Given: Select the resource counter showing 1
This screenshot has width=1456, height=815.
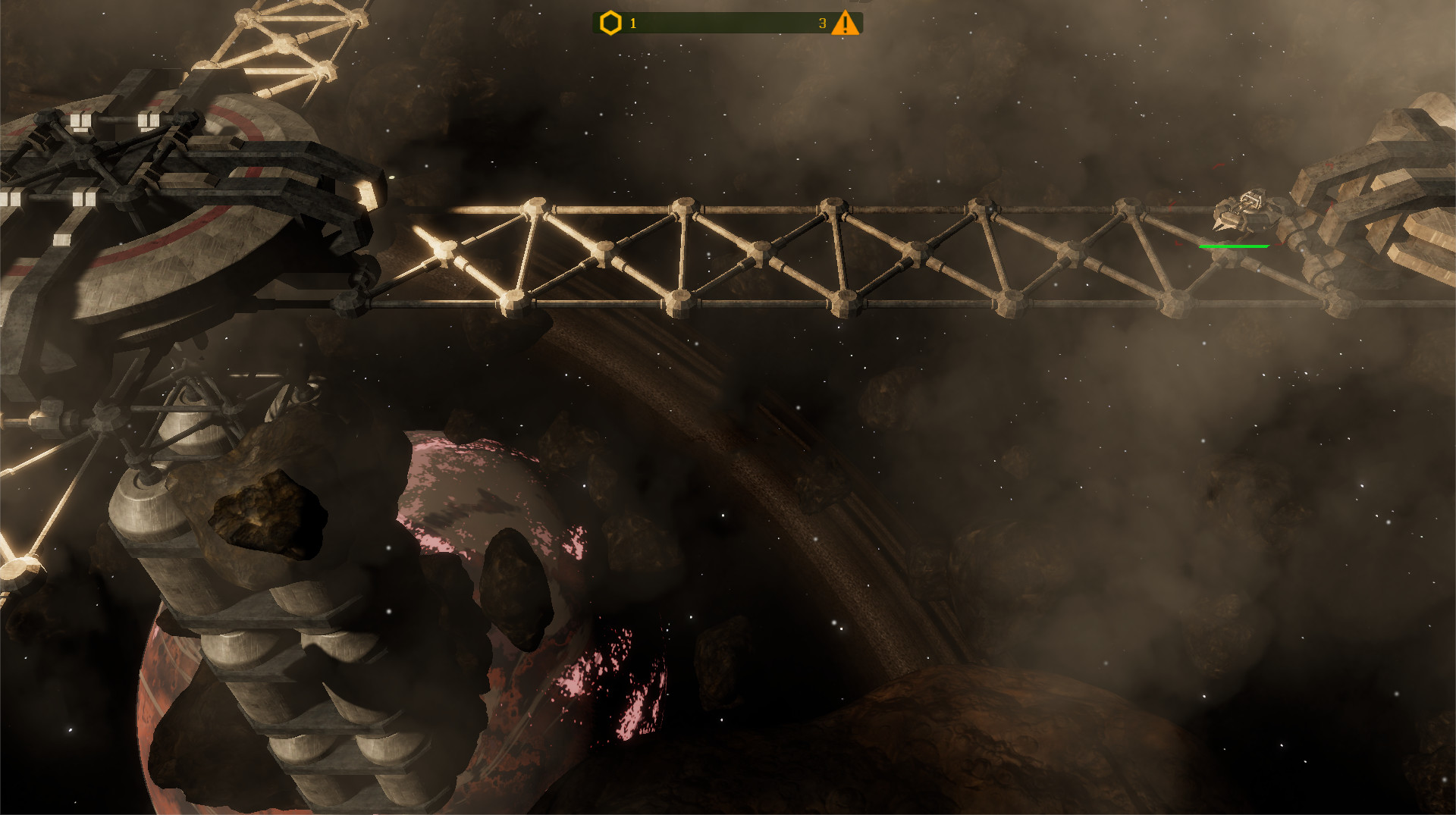Looking at the screenshot, I should [633, 24].
